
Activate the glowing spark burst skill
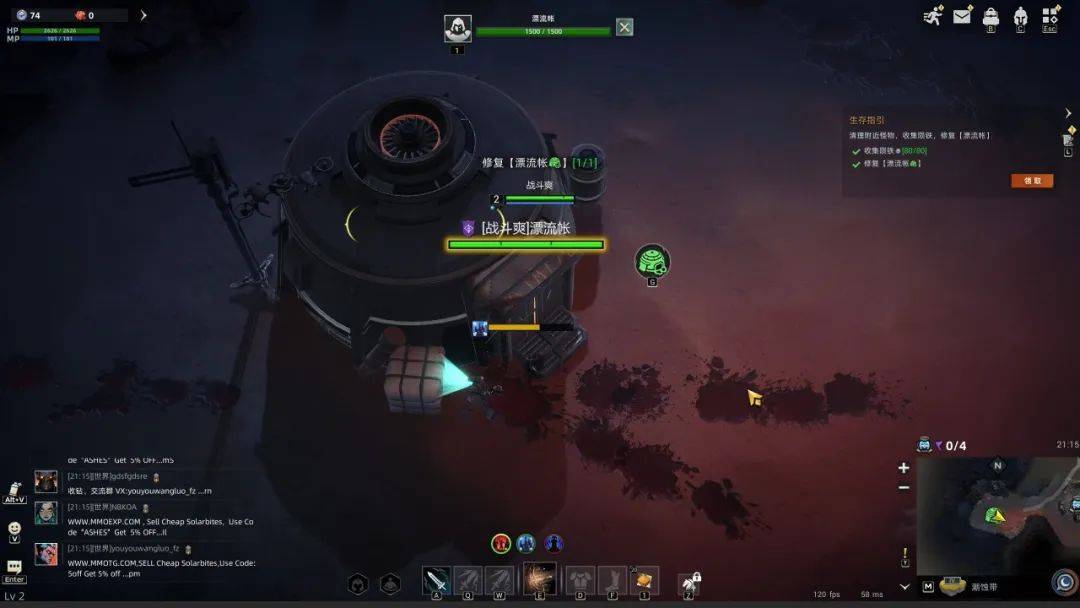click(540, 578)
